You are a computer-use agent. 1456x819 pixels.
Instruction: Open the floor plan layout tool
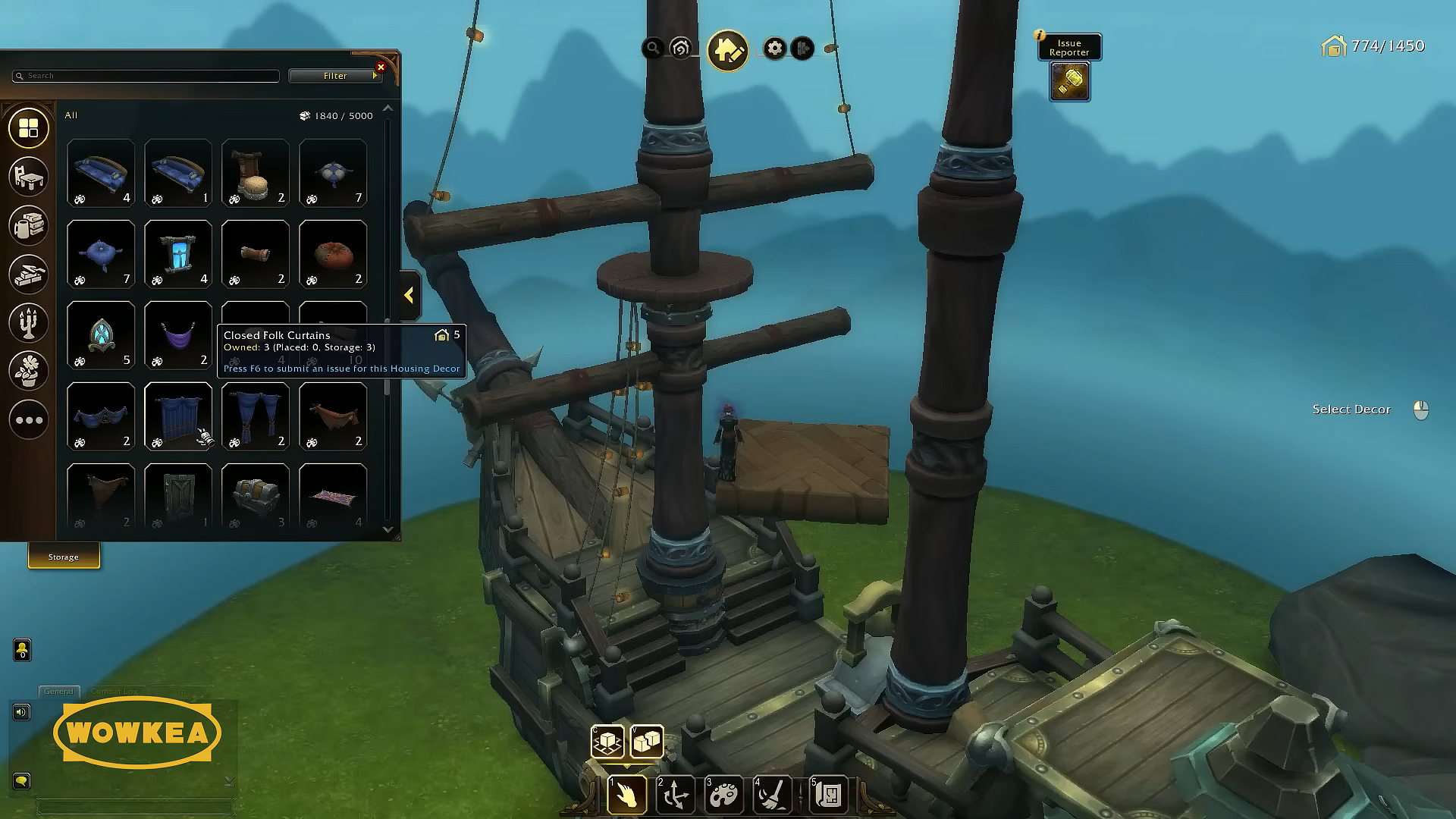[828, 794]
